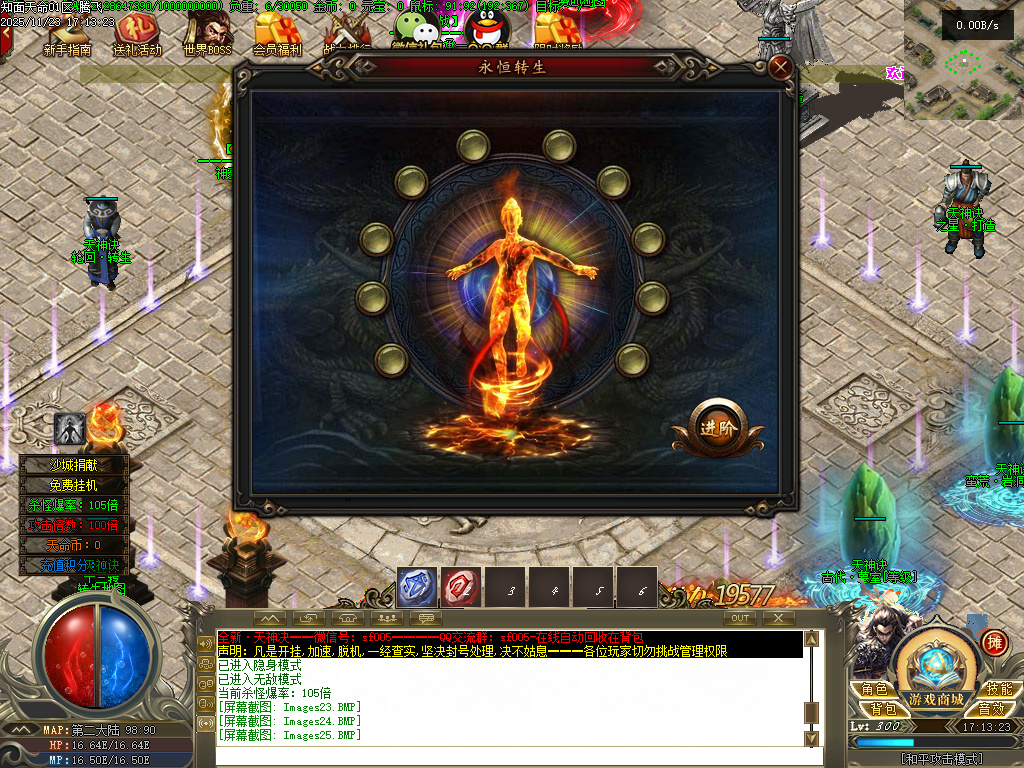This screenshot has height=768, width=1024.
Task: Click the OUT button above the chat
Action: pyautogui.click(x=740, y=618)
